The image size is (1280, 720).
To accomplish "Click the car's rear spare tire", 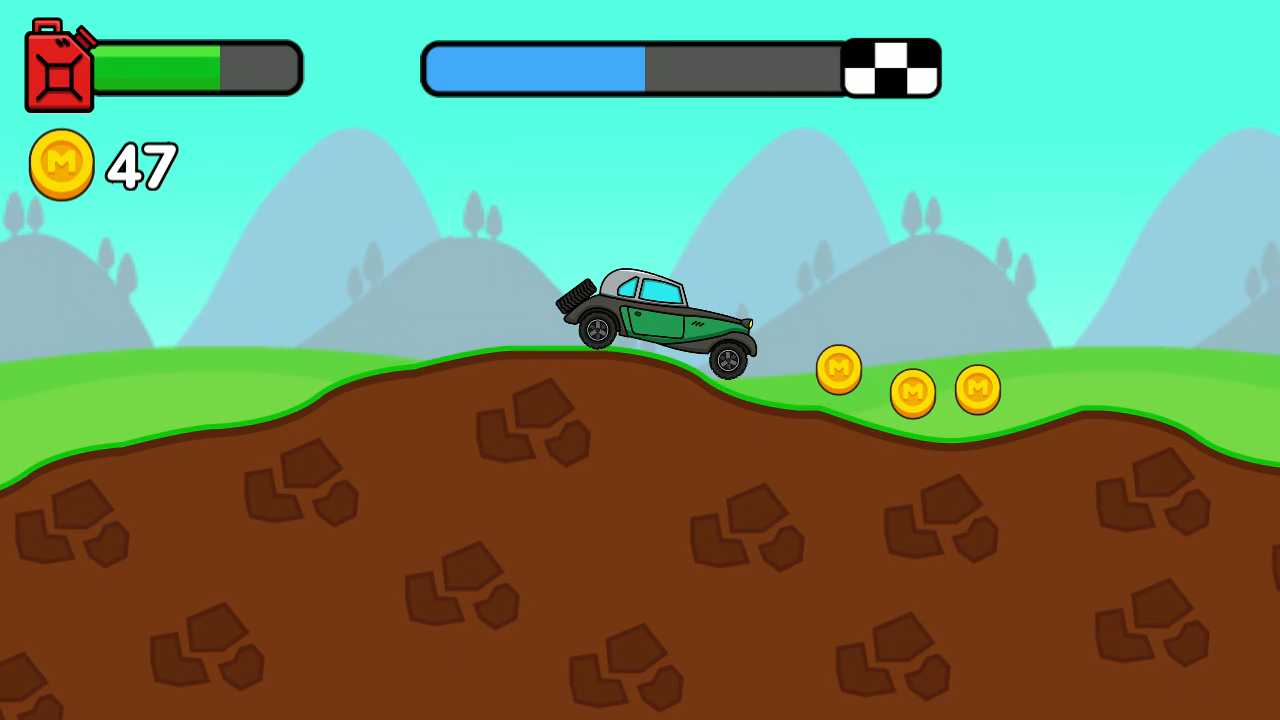I will [575, 295].
